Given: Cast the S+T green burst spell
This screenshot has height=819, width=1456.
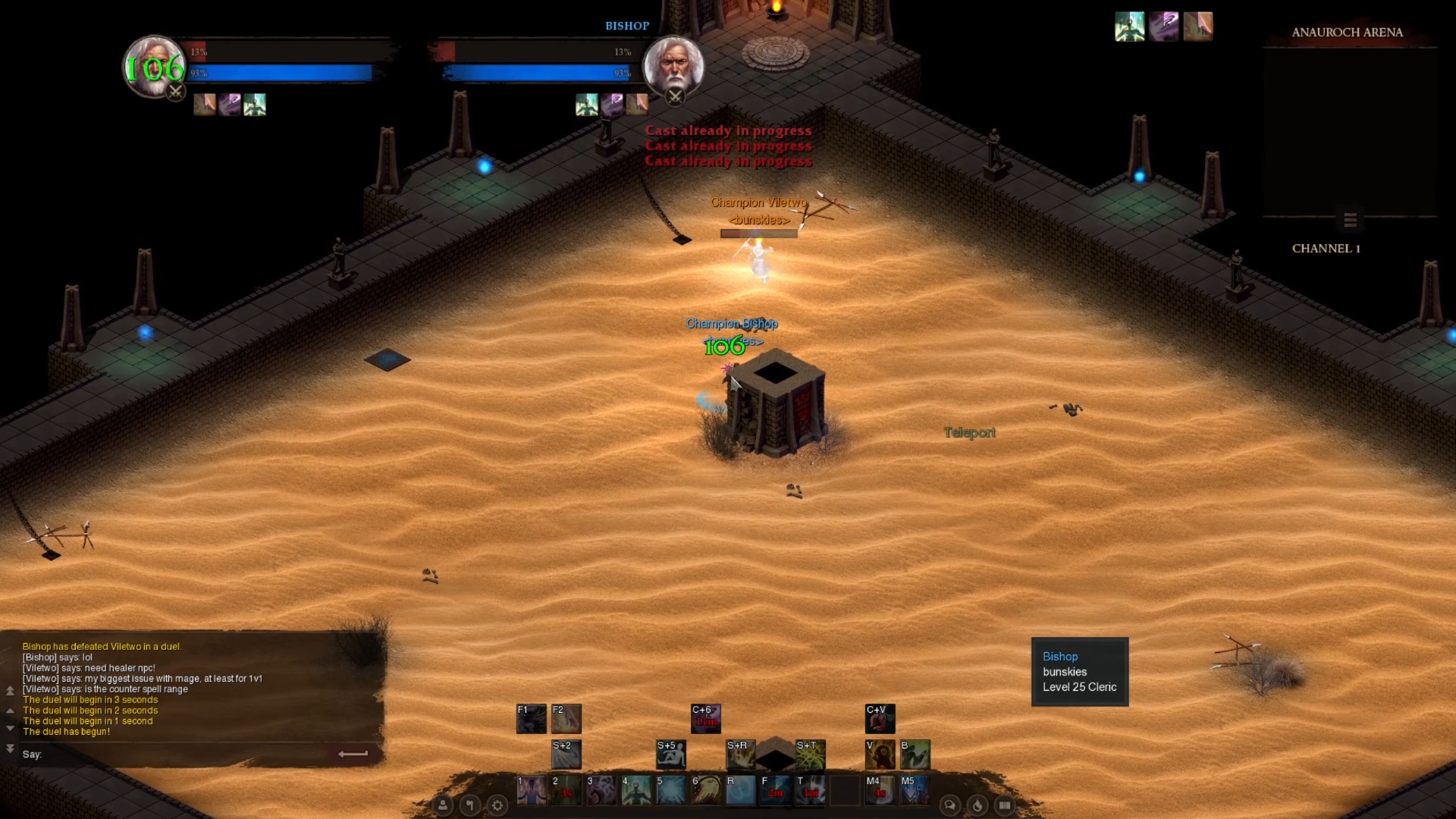Looking at the screenshot, I should point(810,755).
